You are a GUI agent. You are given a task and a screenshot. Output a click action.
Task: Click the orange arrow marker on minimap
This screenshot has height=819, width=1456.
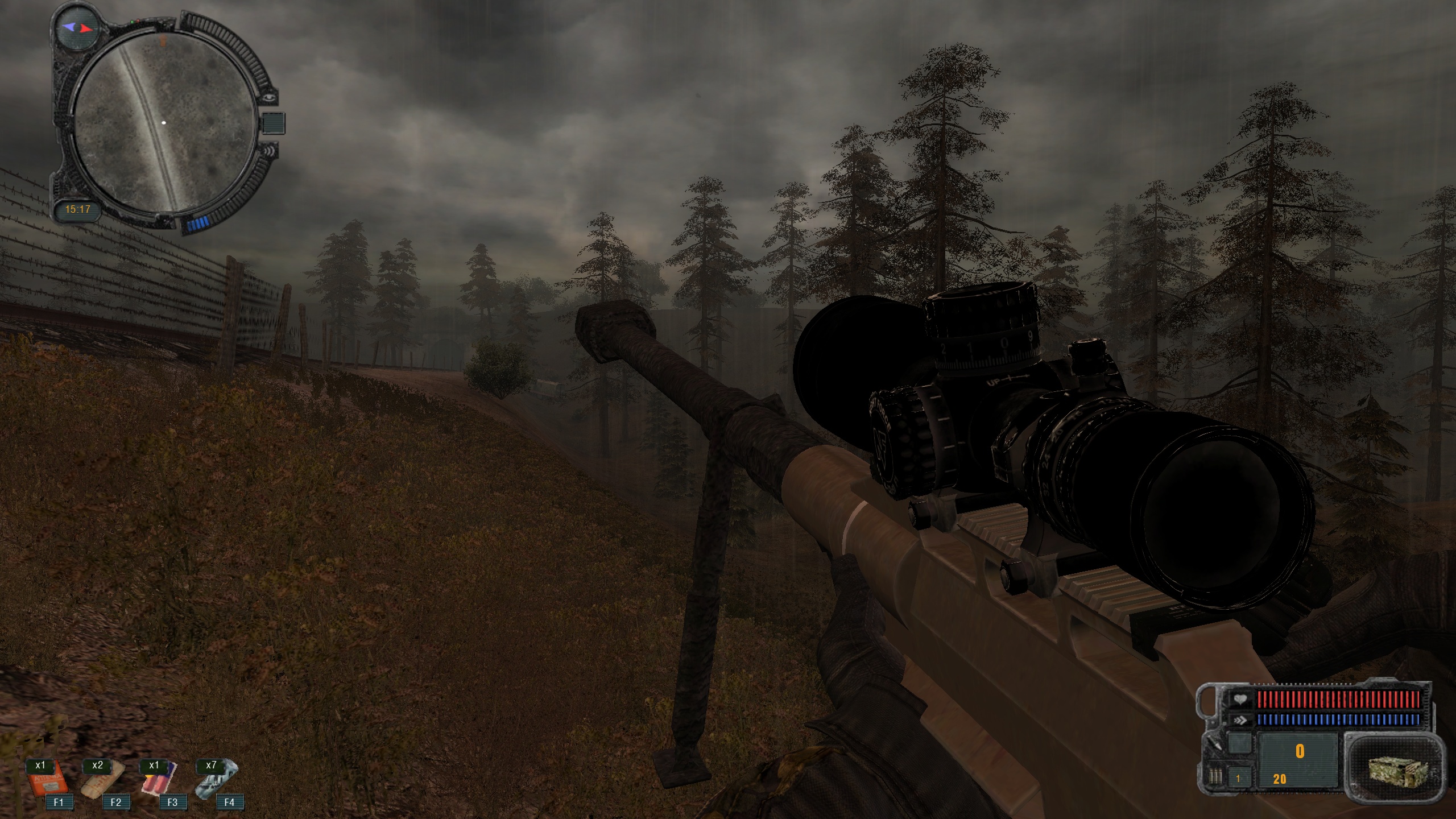coord(163,40)
